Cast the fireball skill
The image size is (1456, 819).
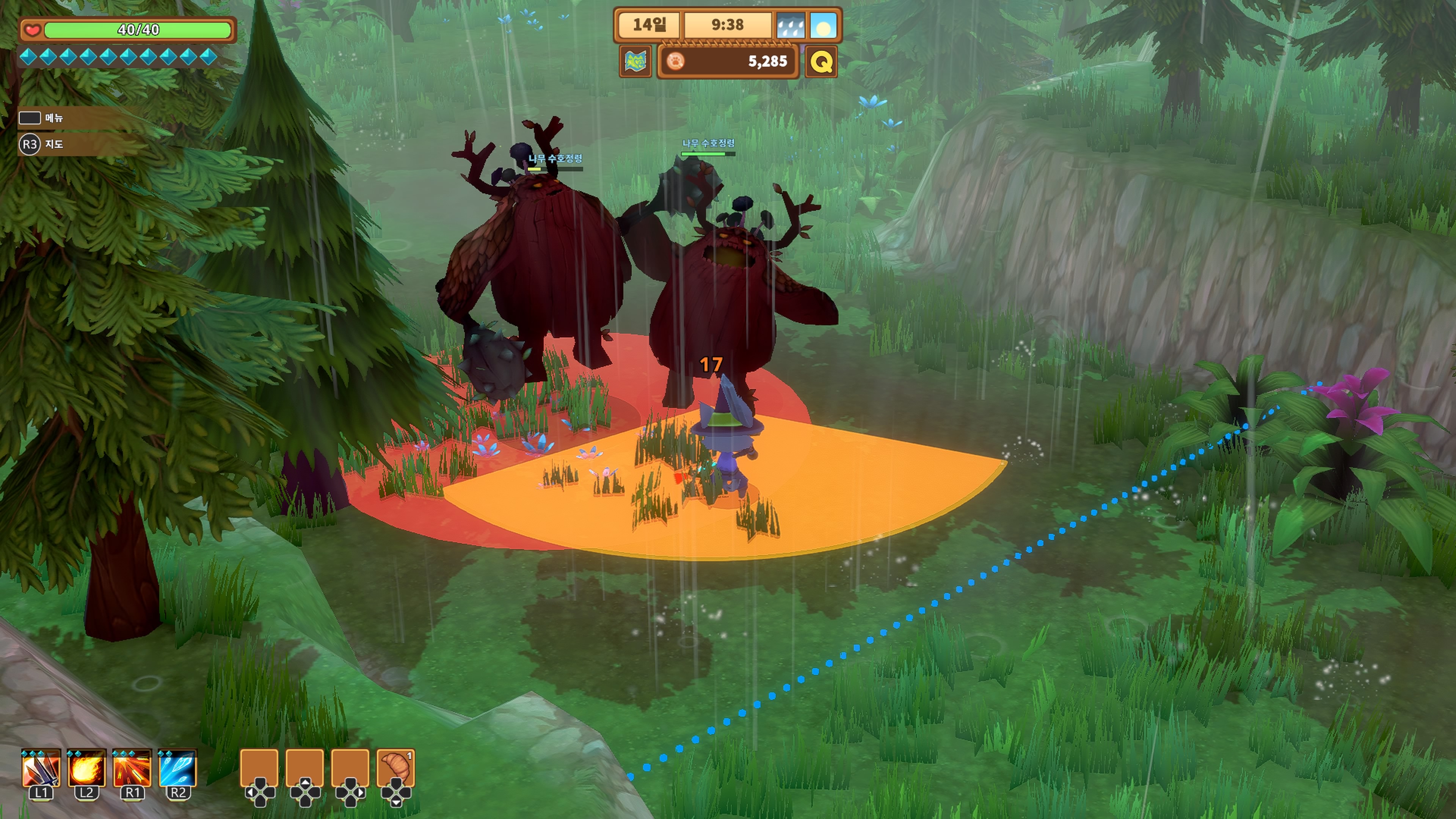point(86,767)
